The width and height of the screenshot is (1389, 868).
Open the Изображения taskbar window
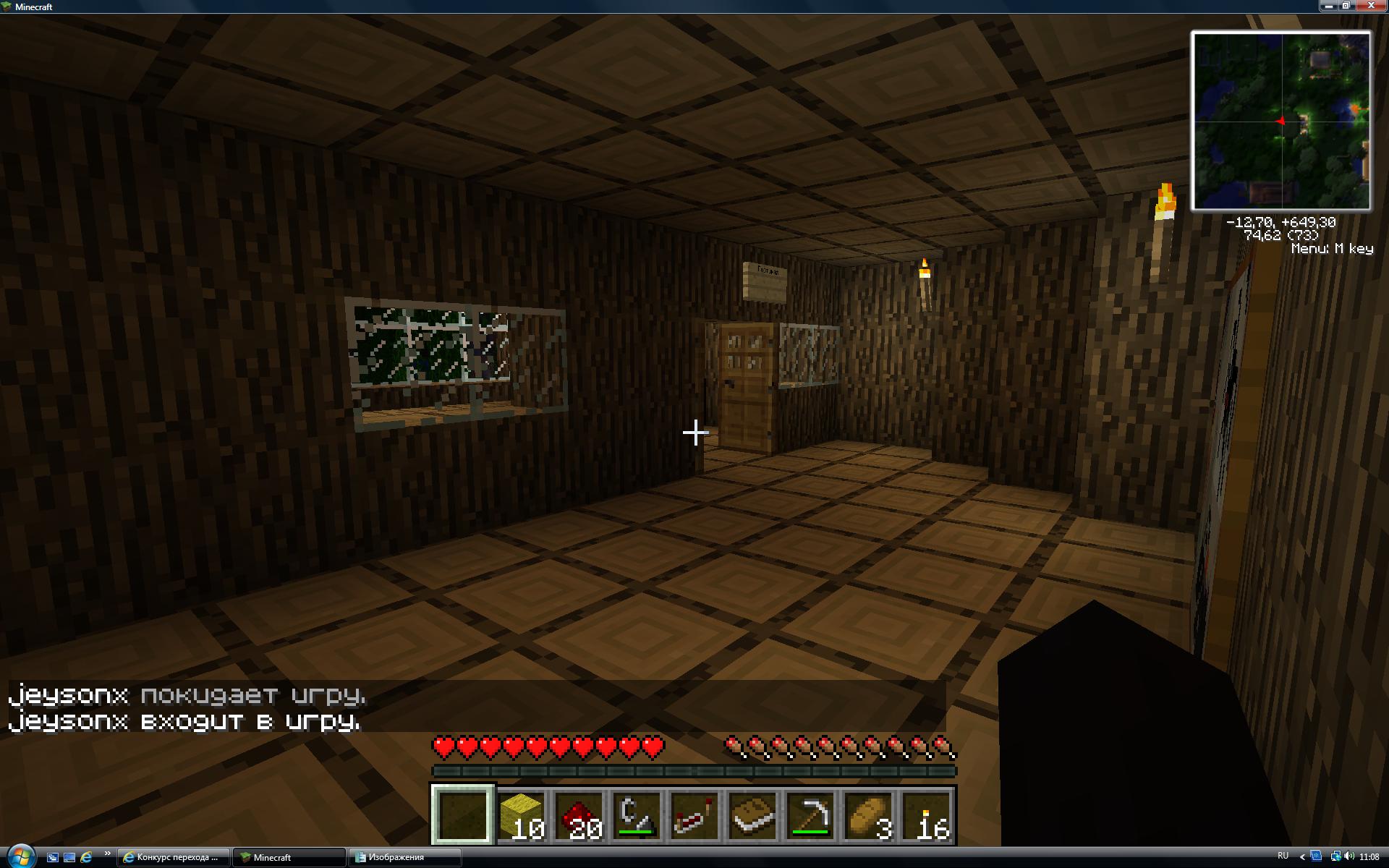(404, 857)
